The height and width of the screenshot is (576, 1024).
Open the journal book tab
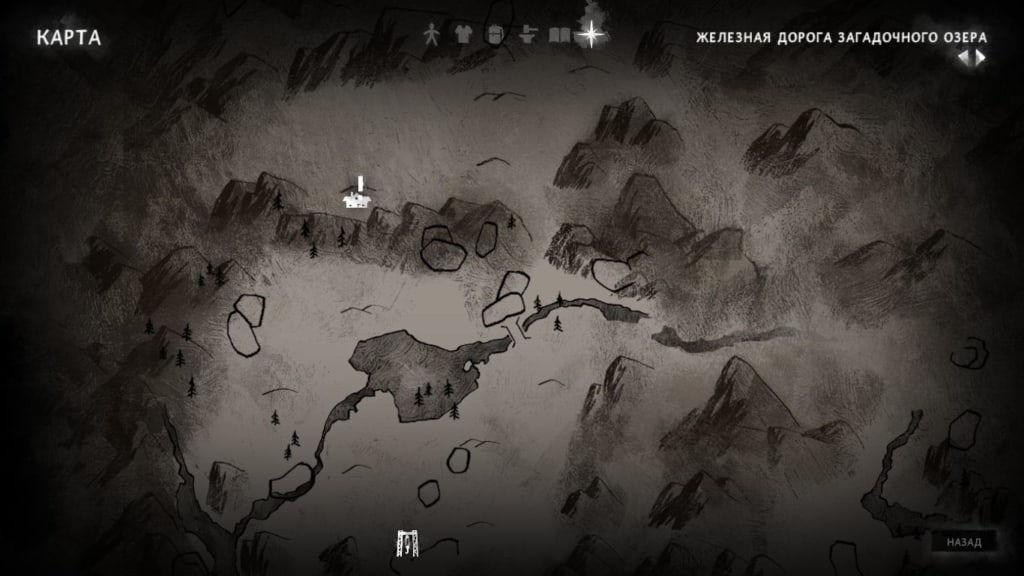tap(559, 34)
